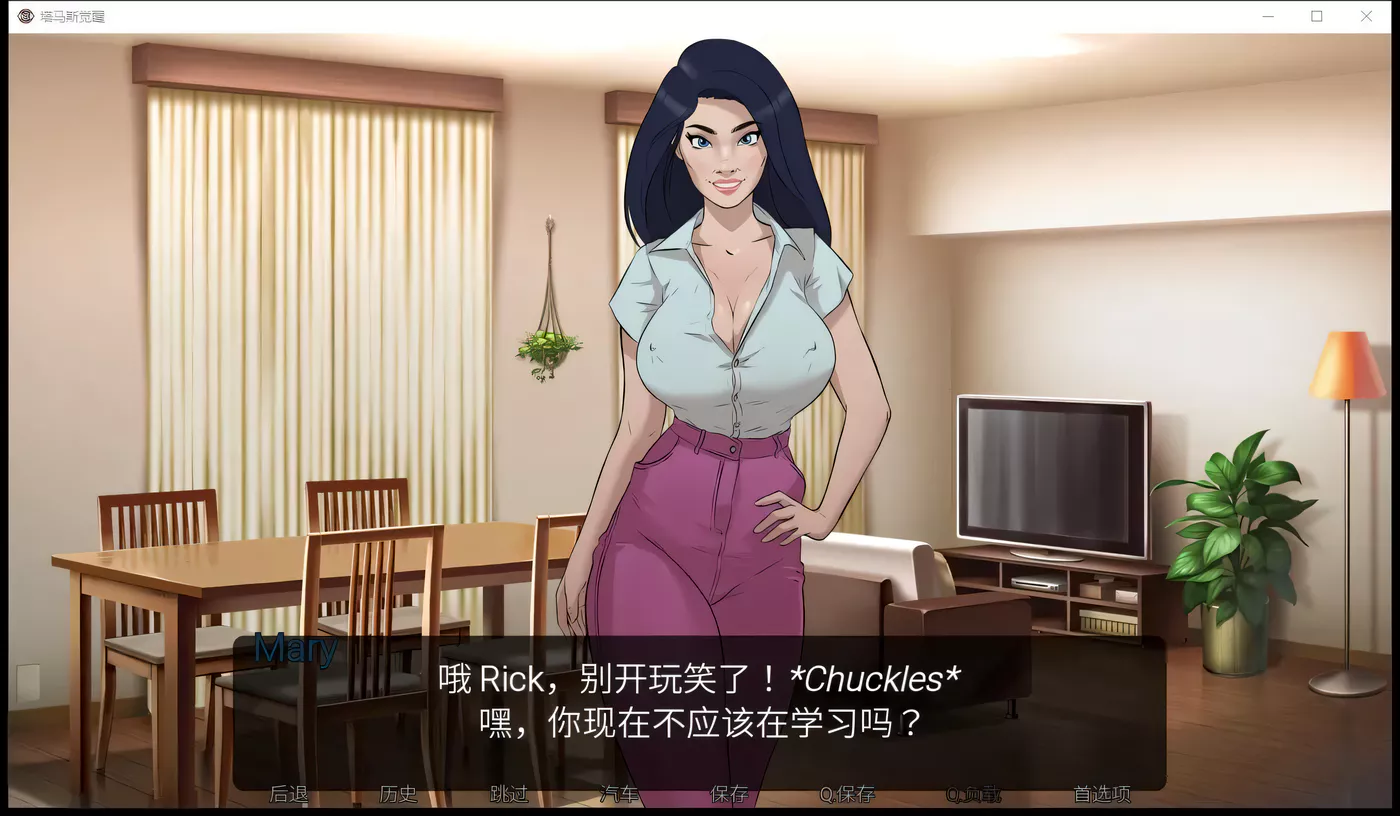
Task: Open the 保存 save screen
Action: point(728,793)
